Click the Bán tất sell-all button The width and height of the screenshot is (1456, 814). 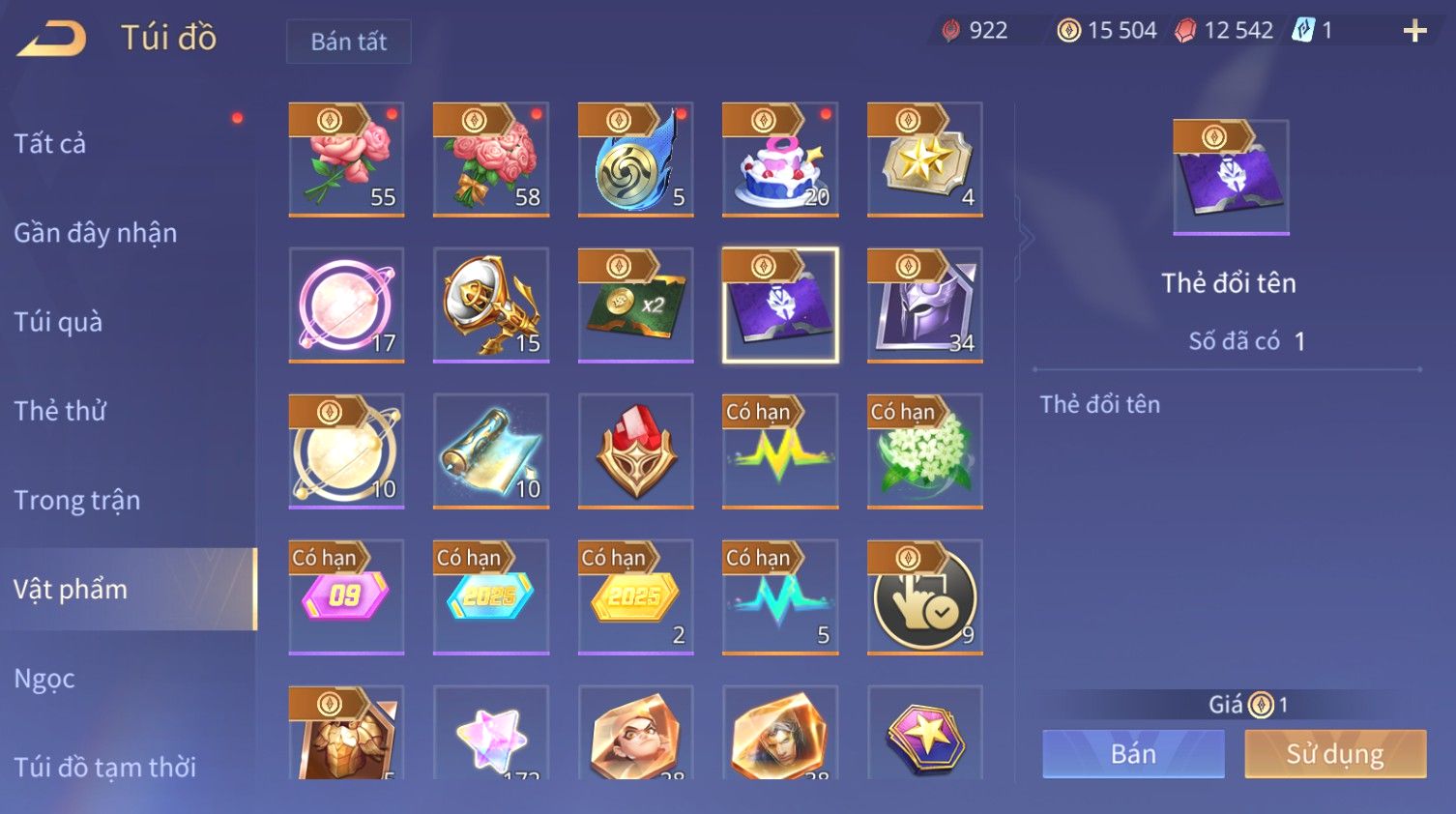pos(348,42)
